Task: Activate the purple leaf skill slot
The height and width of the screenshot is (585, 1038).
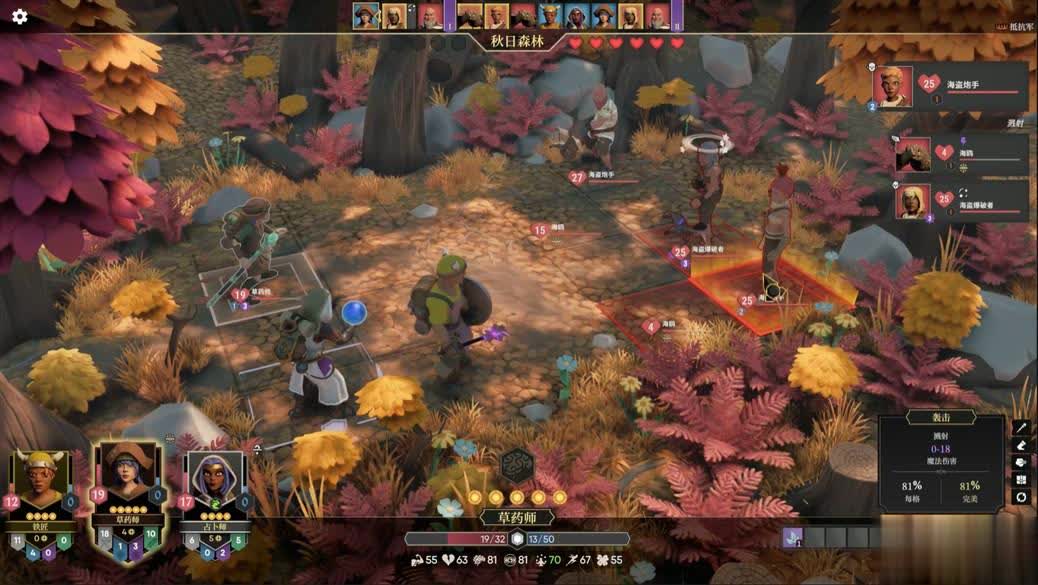Action: pyautogui.click(x=792, y=537)
